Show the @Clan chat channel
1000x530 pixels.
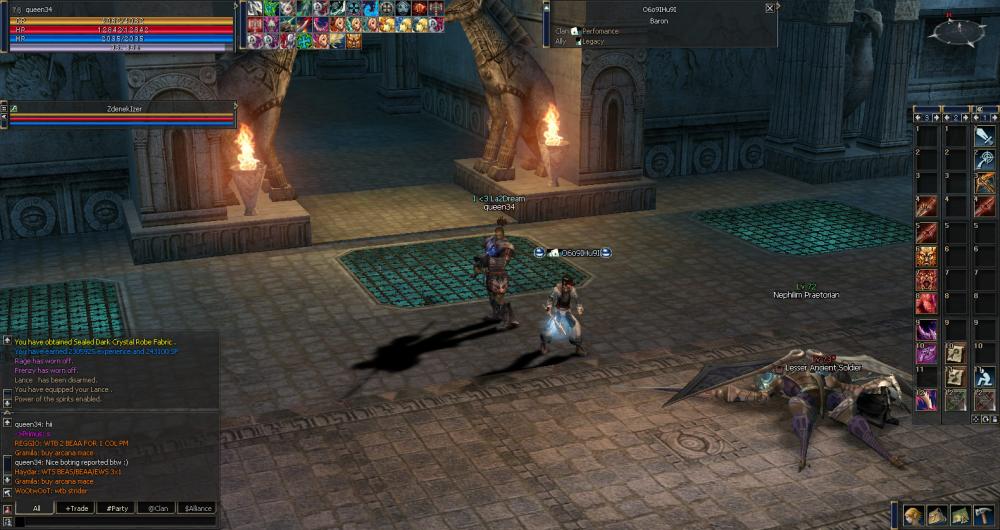pyautogui.click(x=155, y=508)
